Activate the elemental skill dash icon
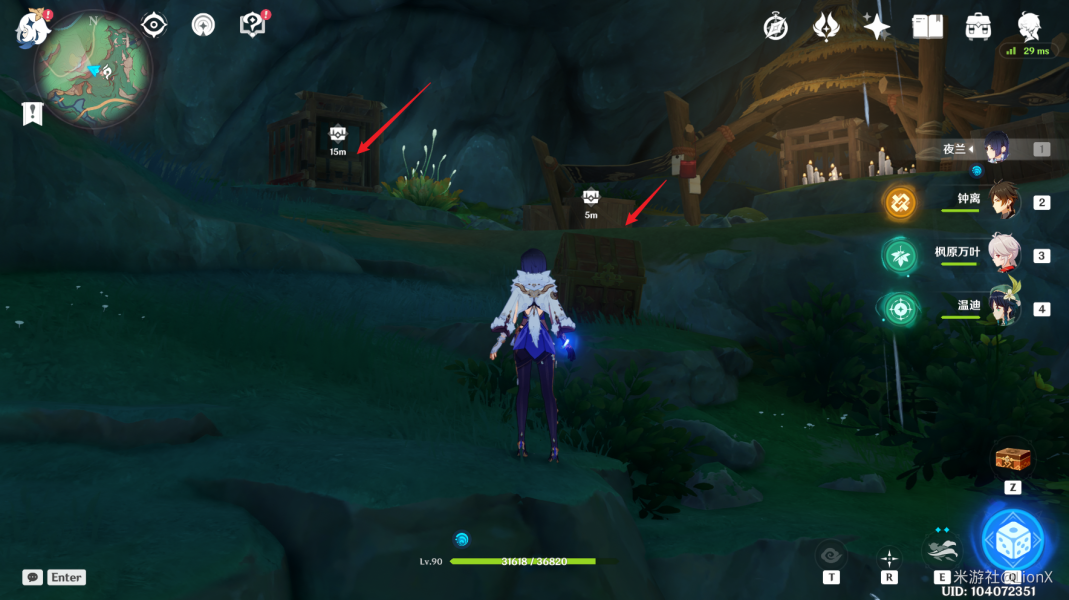 (942, 550)
